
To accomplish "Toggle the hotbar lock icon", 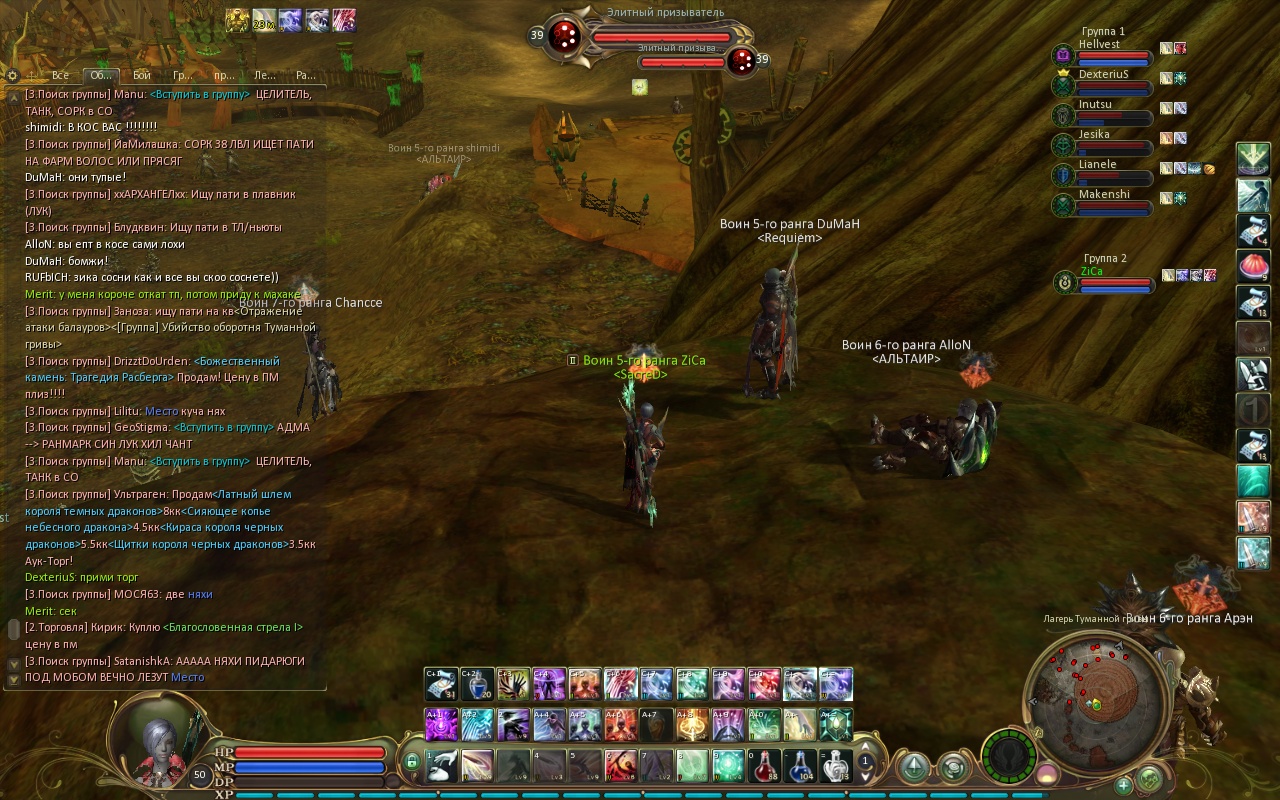I will [410, 763].
